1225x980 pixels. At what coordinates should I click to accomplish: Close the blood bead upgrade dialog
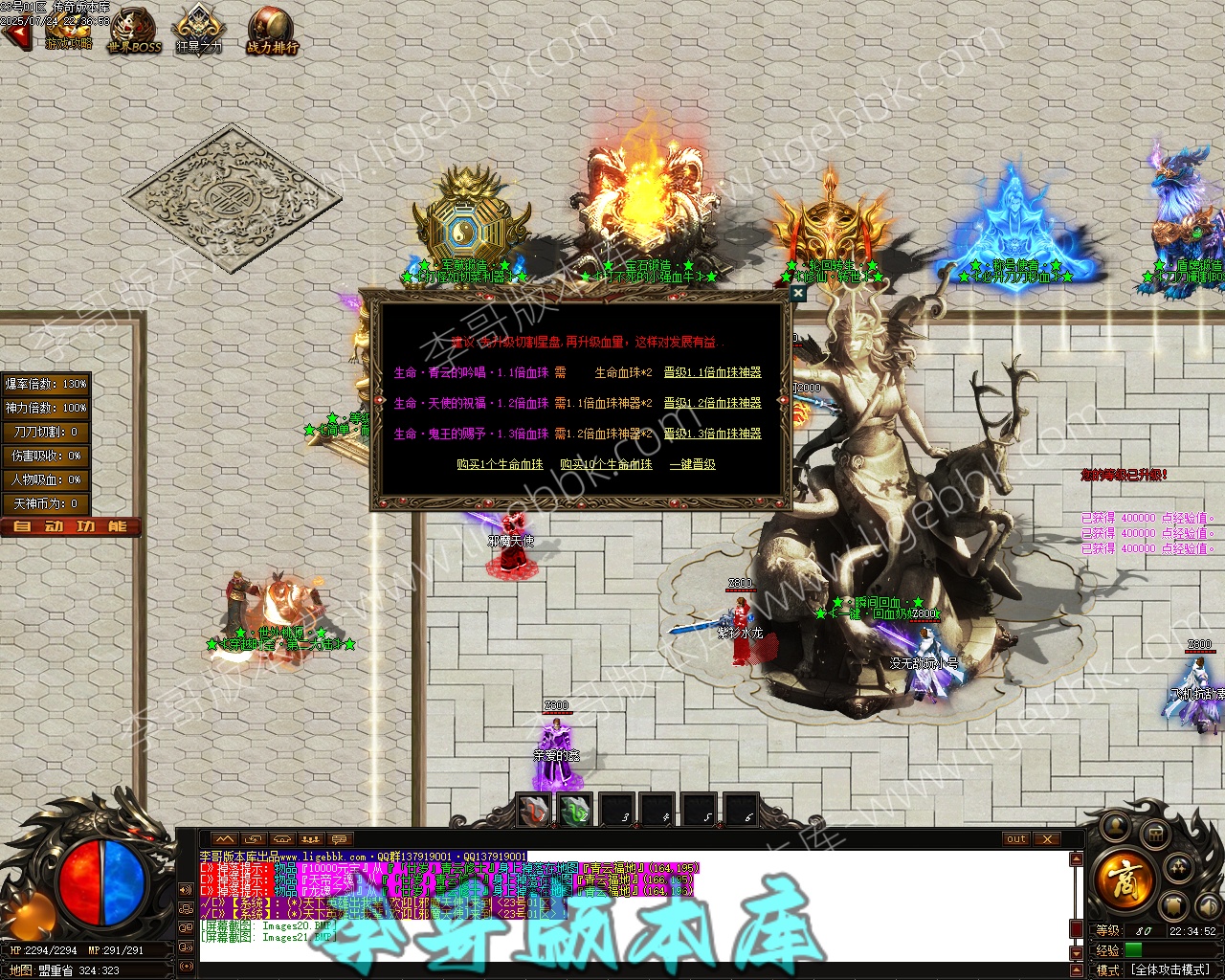tap(797, 294)
